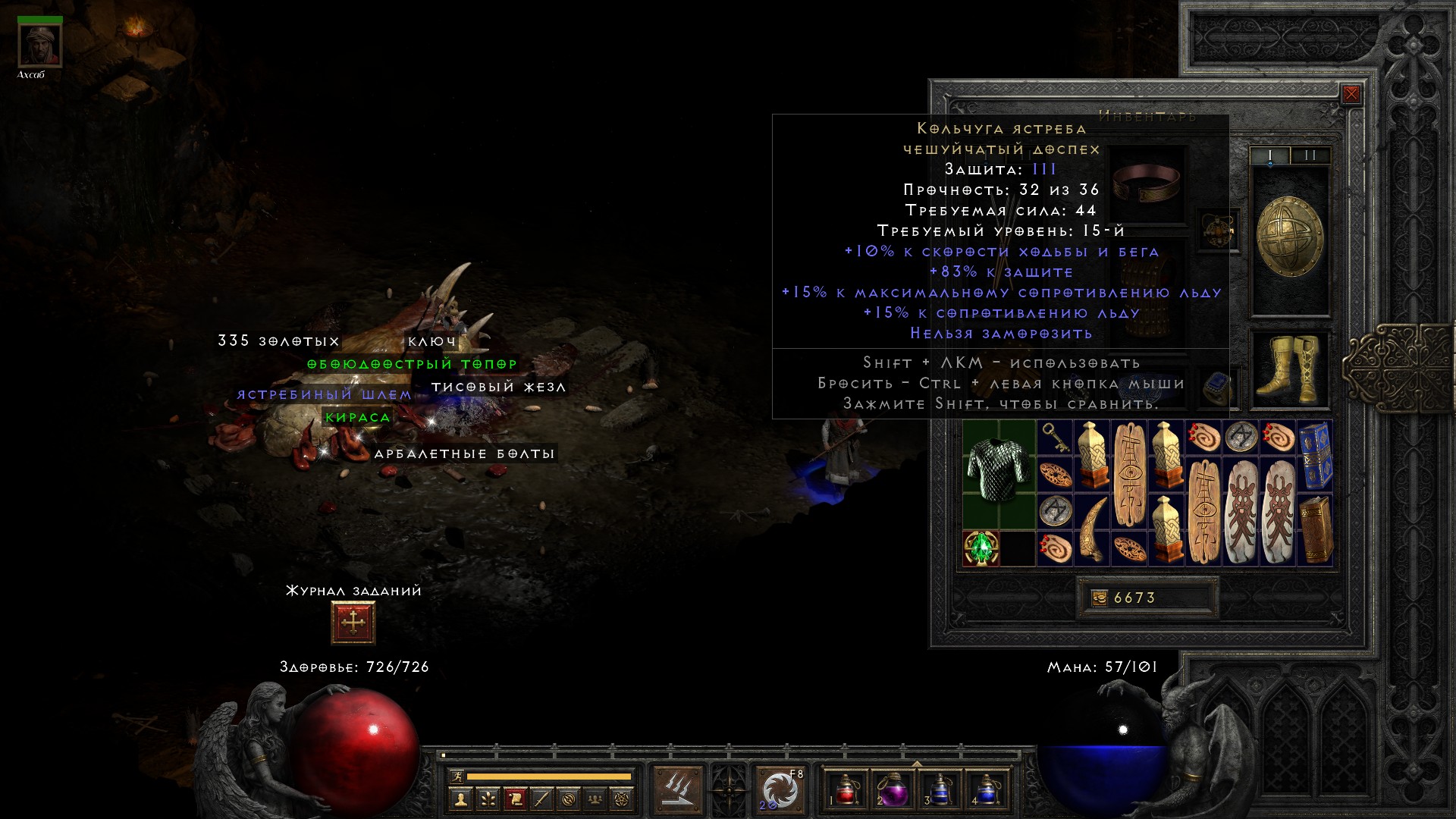This screenshot has height=819, width=1456.
Task: Use the purple rejuvenation potion in belt slot 2
Action: point(893,789)
